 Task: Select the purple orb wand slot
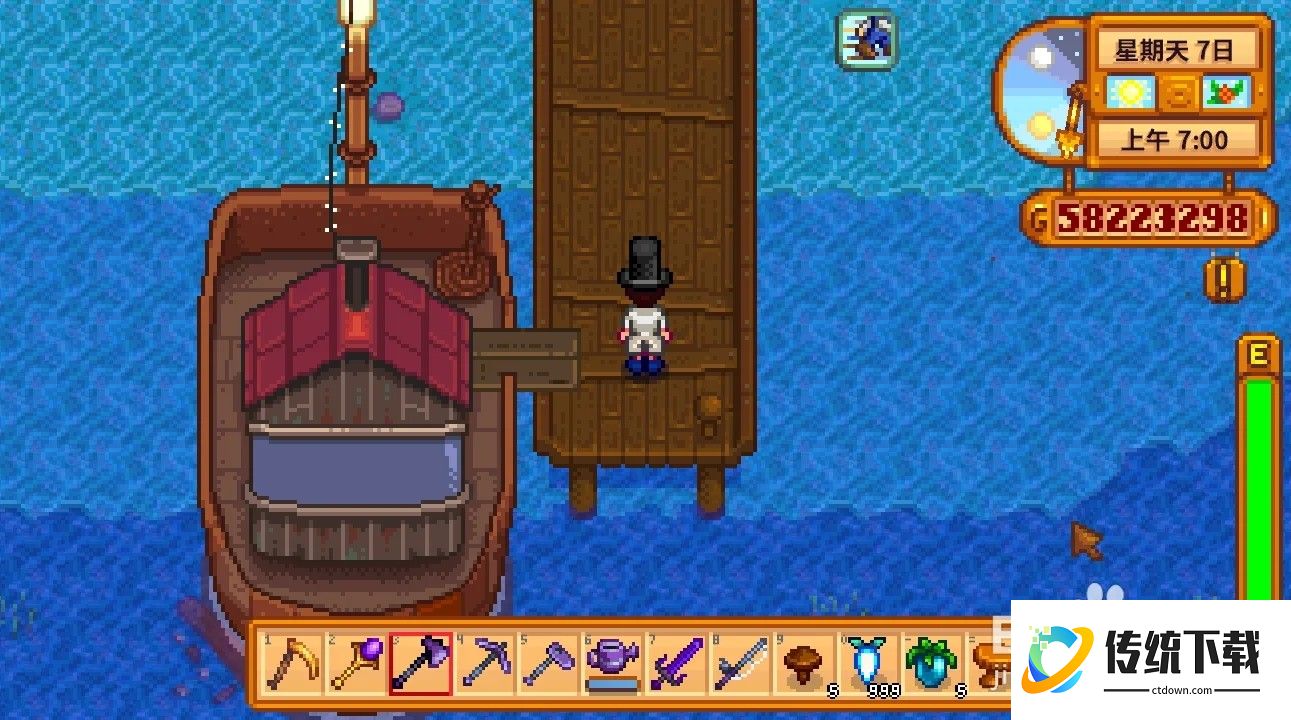357,661
